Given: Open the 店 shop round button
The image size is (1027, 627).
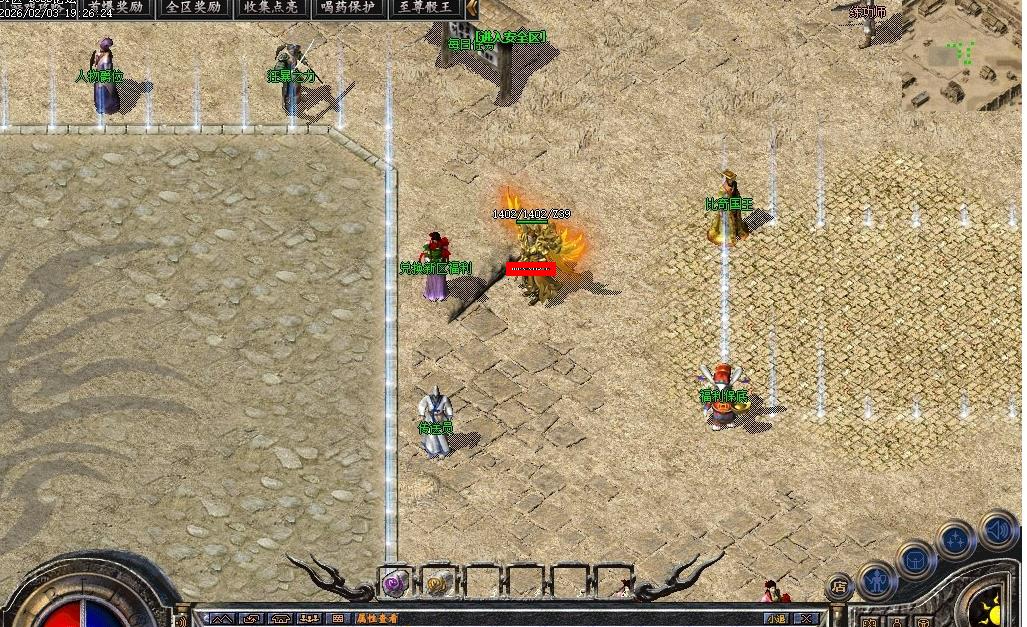Looking at the screenshot, I should [x=839, y=587].
